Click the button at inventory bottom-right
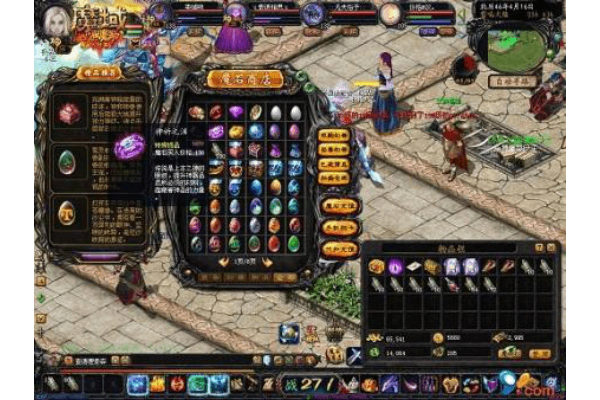 tap(539, 353)
